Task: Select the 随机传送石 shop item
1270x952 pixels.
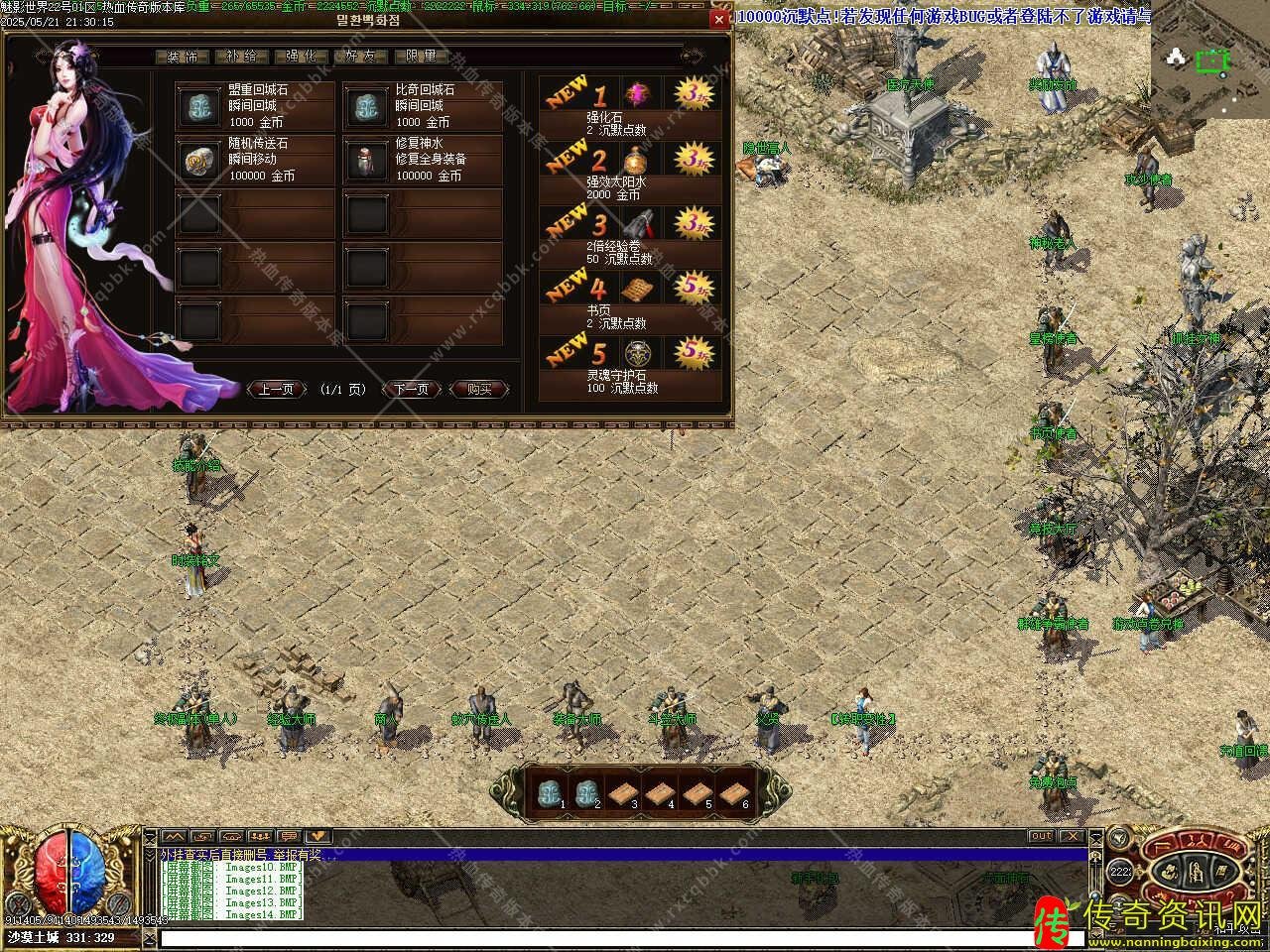Action: pyautogui.click(x=255, y=160)
